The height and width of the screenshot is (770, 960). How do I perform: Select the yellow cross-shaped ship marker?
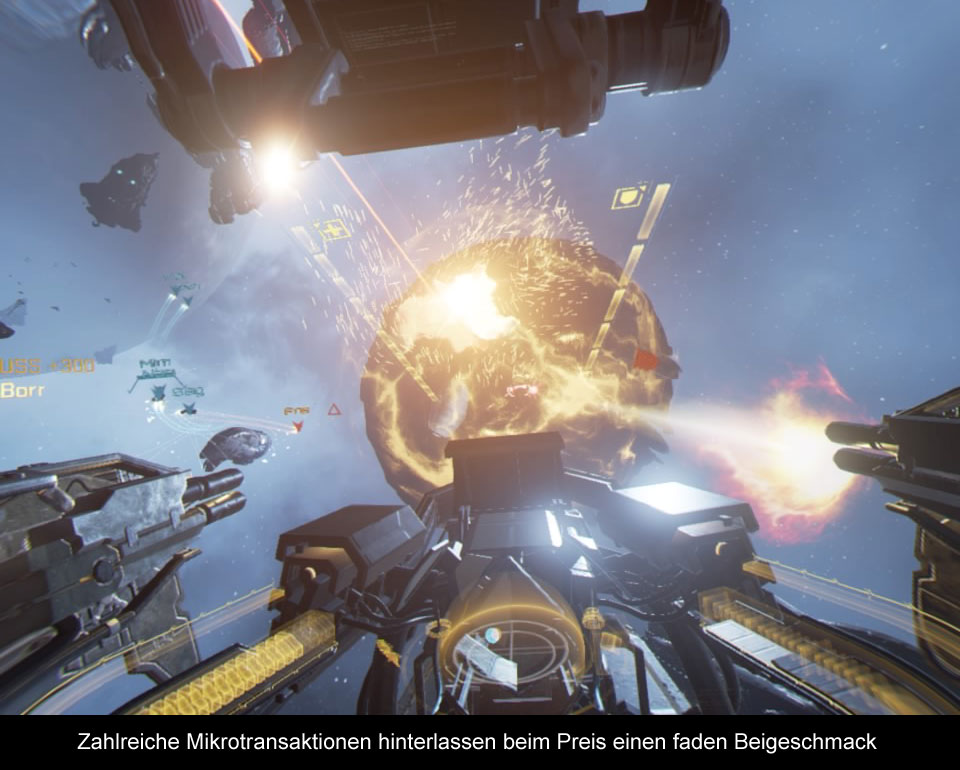click(x=331, y=231)
